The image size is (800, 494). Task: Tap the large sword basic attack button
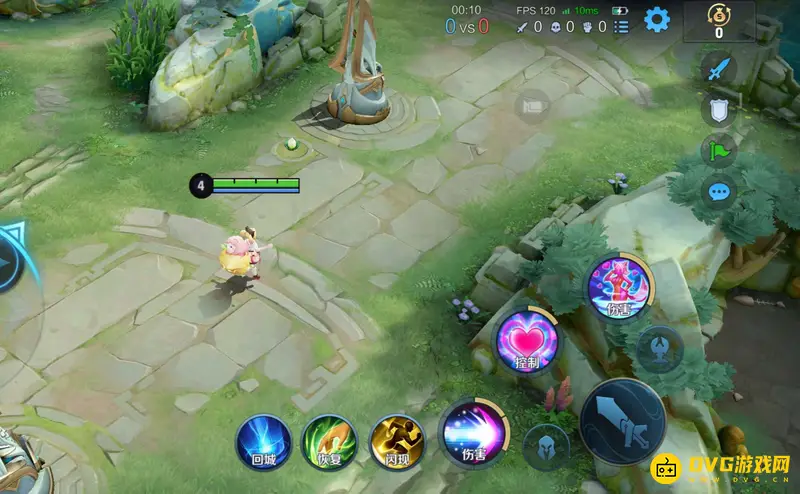(622, 421)
